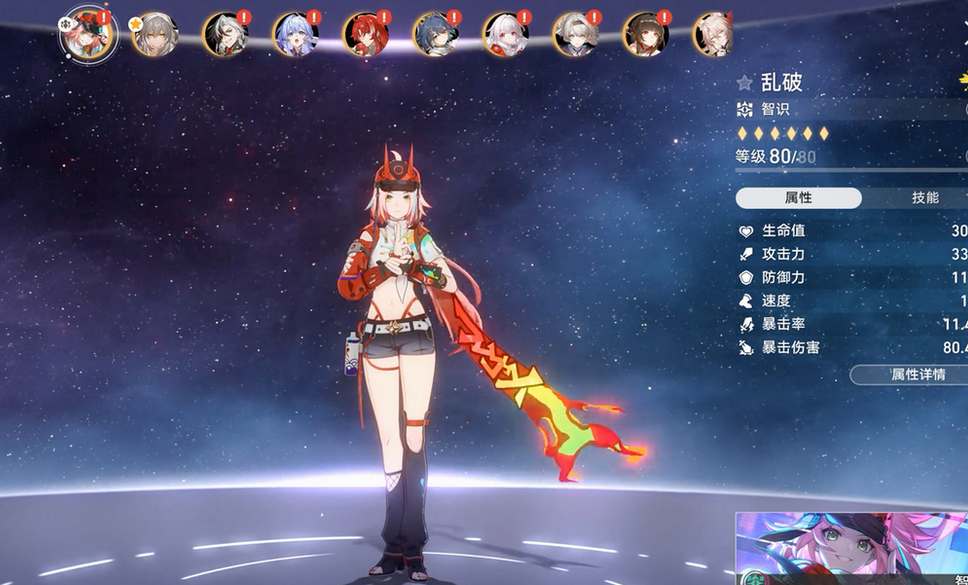
Task: Open the 技能 tab
Action: pyautogui.click(x=925, y=198)
